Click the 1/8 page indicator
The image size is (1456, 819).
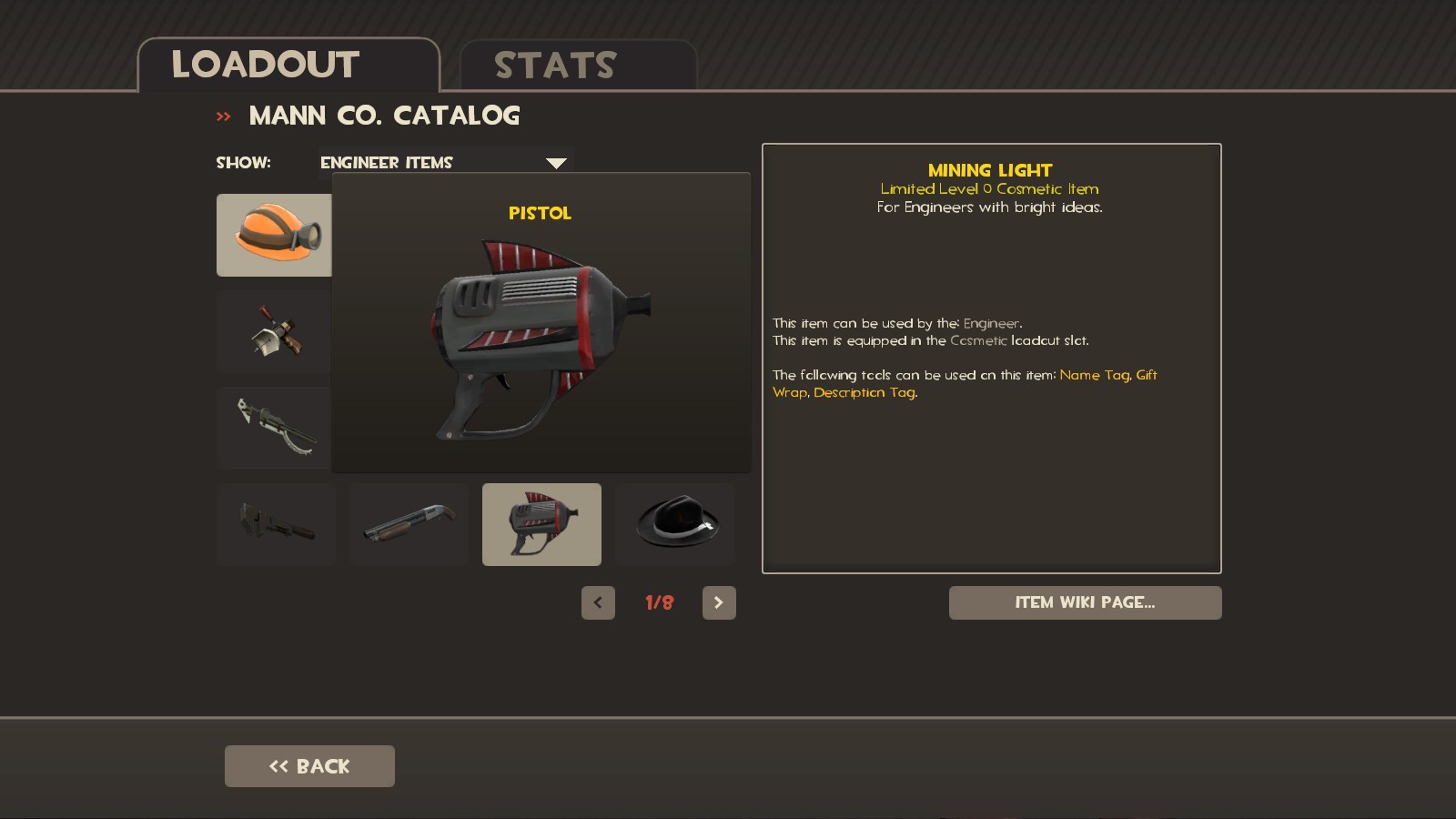(660, 602)
